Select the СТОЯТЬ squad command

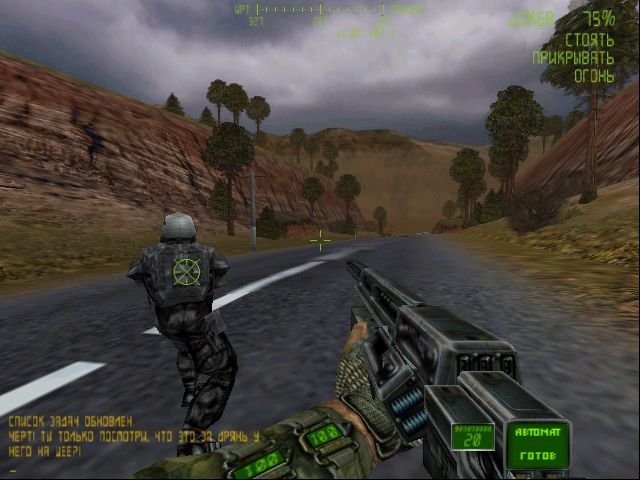[x=589, y=40]
